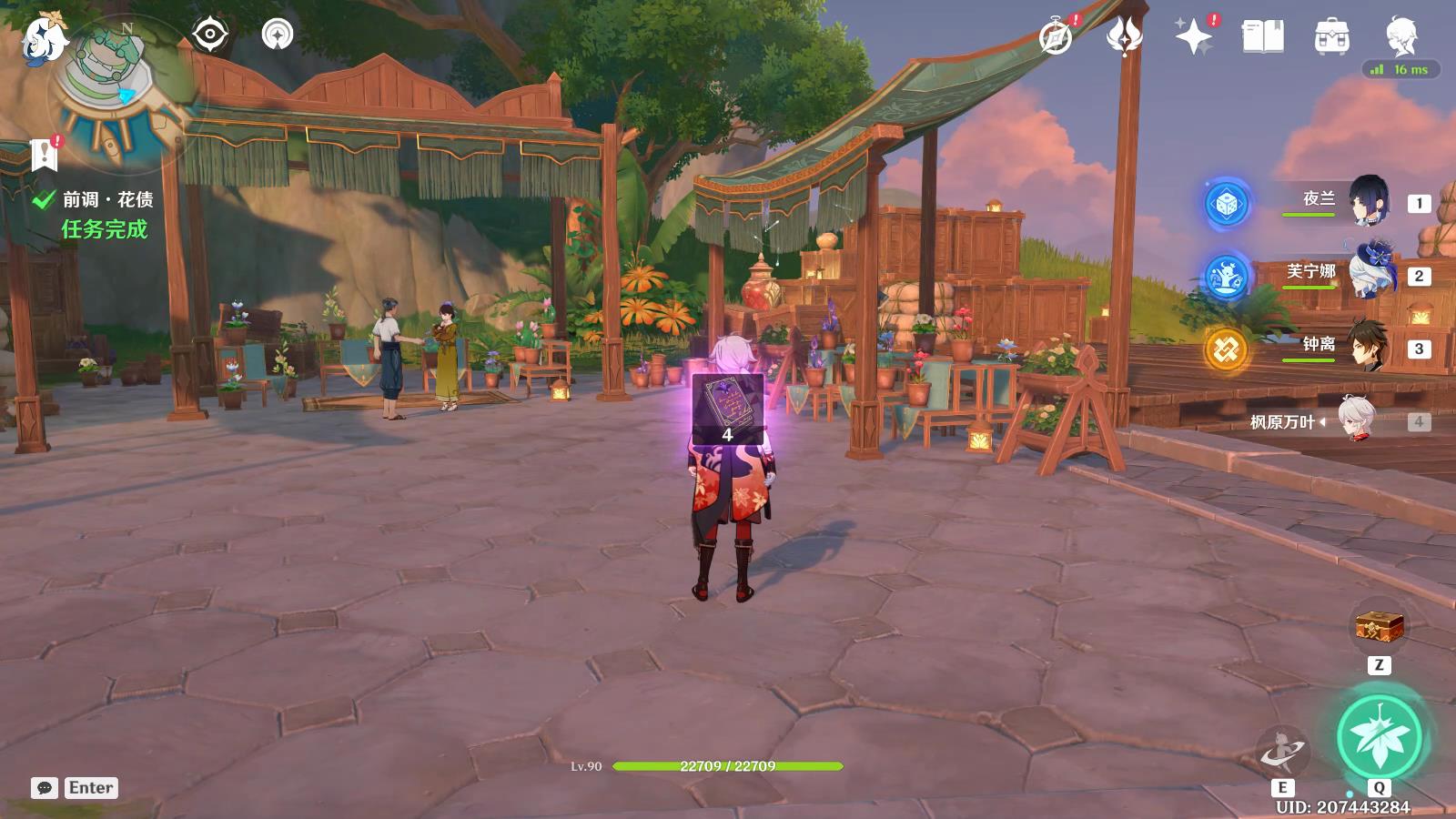This screenshot has width=1456, height=819.
Task: Open the chat box
Action: point(45,788)
